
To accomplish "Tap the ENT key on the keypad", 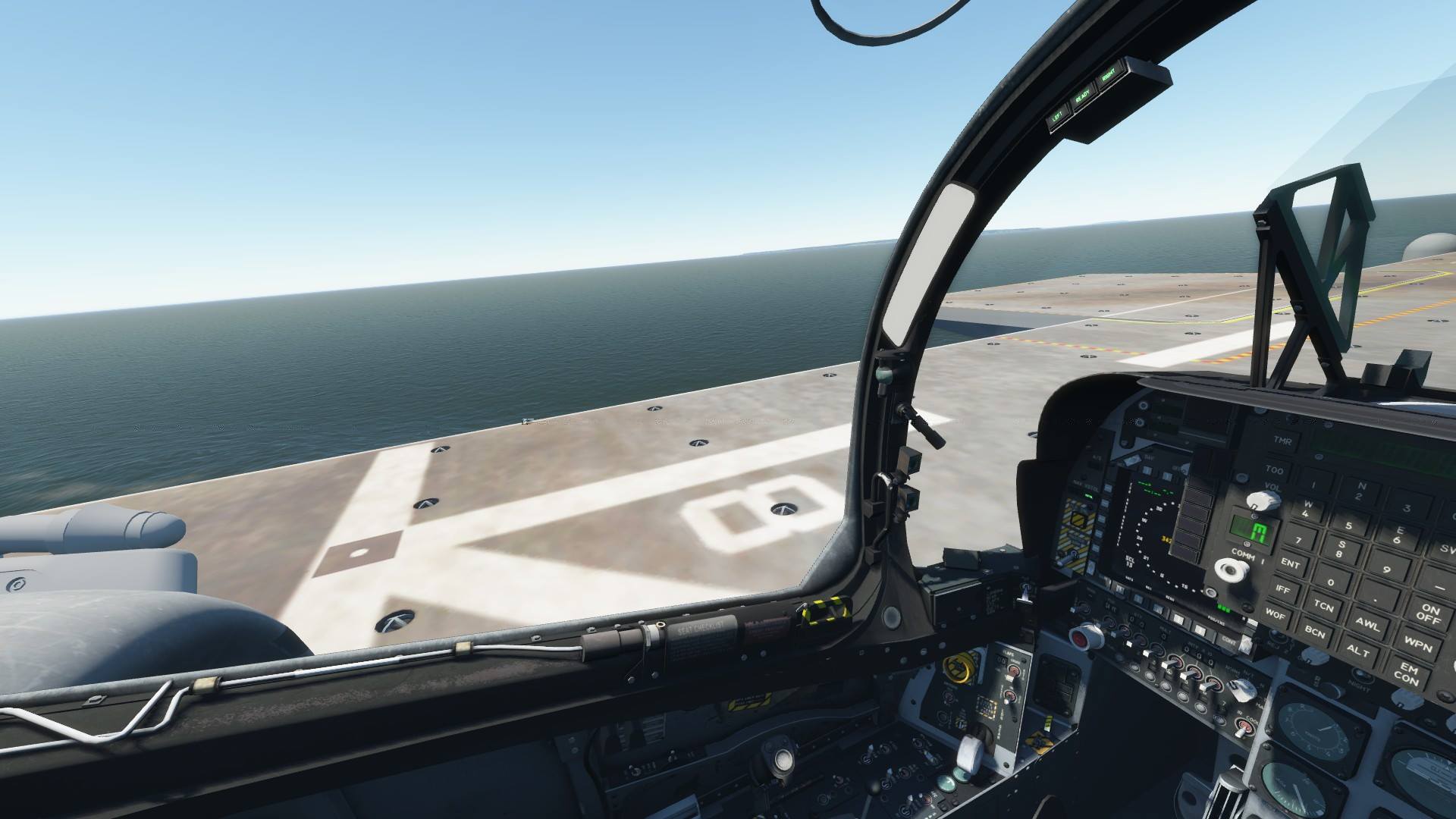I will [1289, 563].
